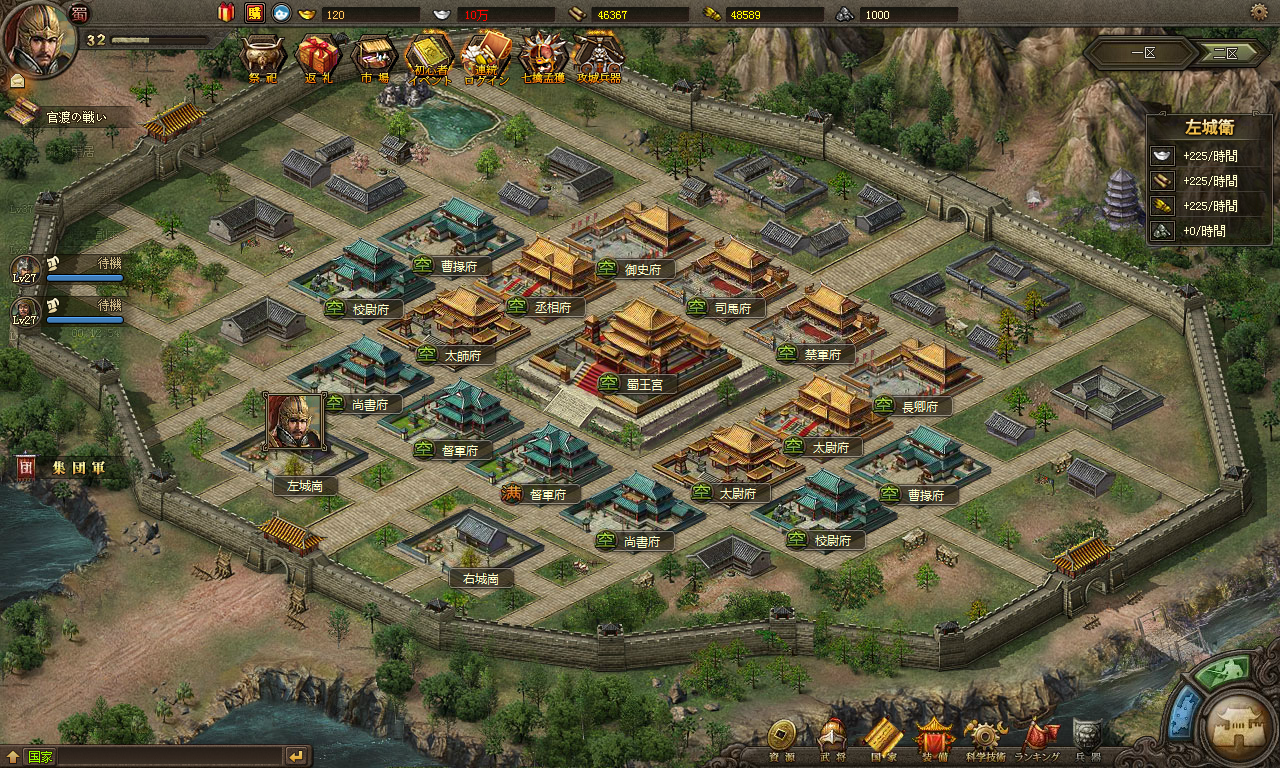Open the 資源 resources menu
The width and height of the screenshot is (1280, 768).
[781, 738]
